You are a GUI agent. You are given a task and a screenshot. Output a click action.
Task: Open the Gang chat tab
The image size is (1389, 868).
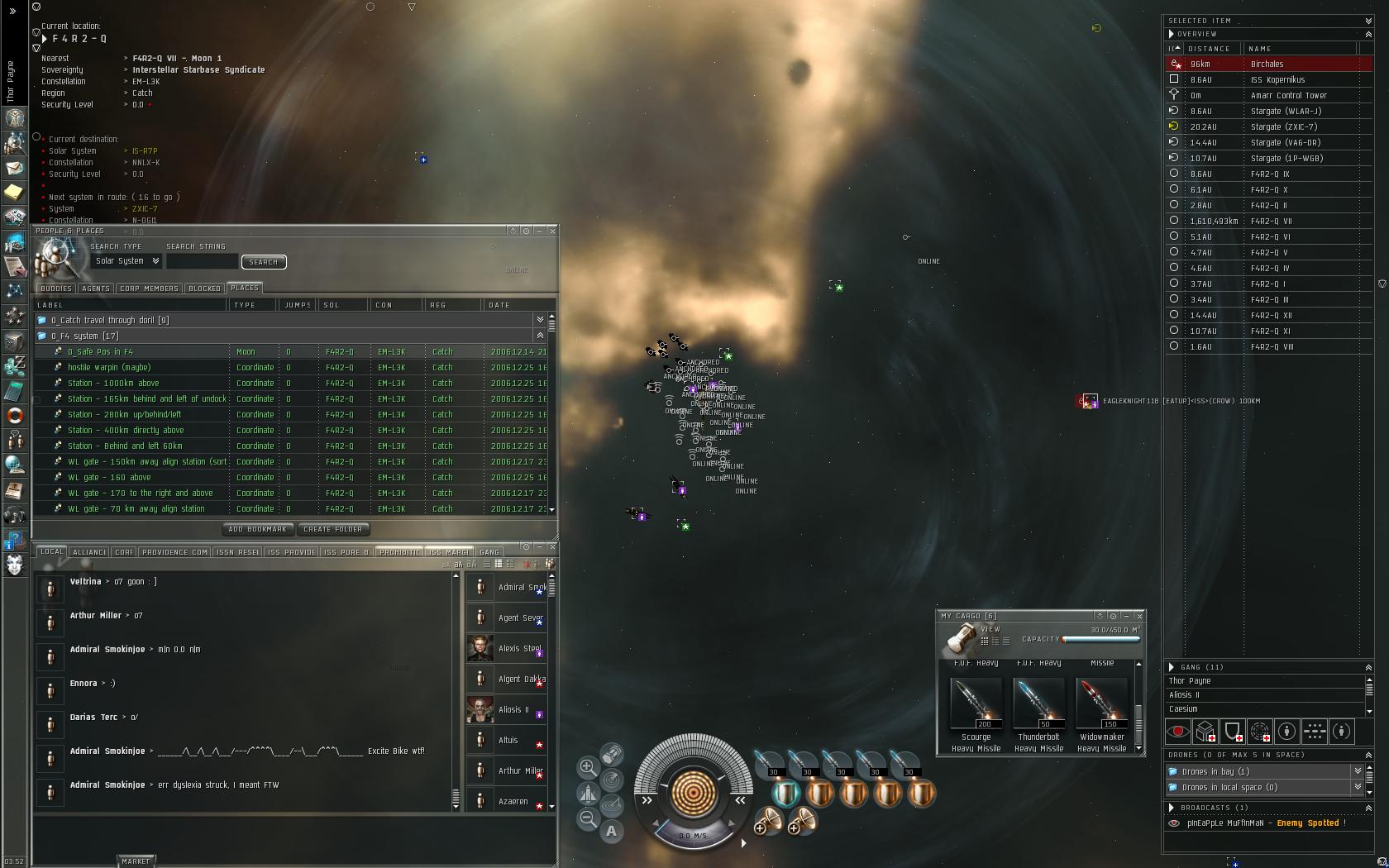click(489, 552)
